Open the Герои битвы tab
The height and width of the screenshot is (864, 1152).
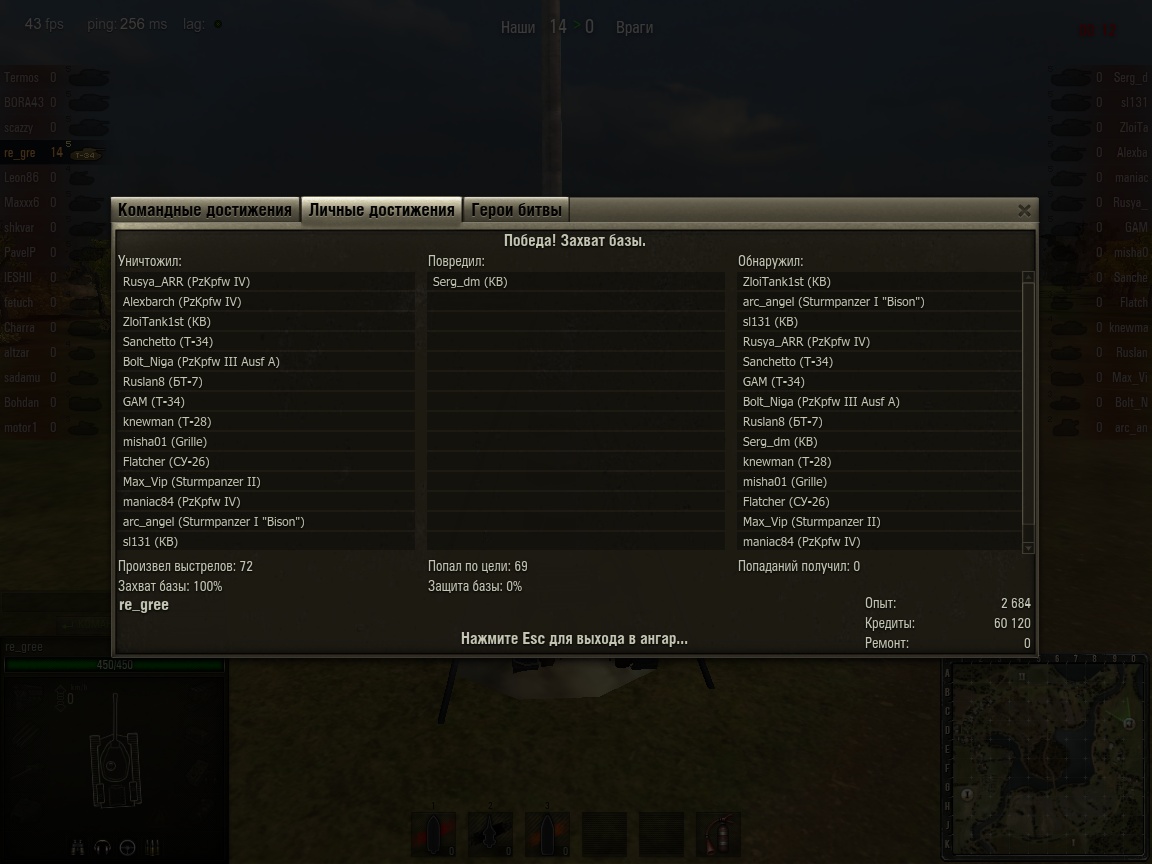517,210
